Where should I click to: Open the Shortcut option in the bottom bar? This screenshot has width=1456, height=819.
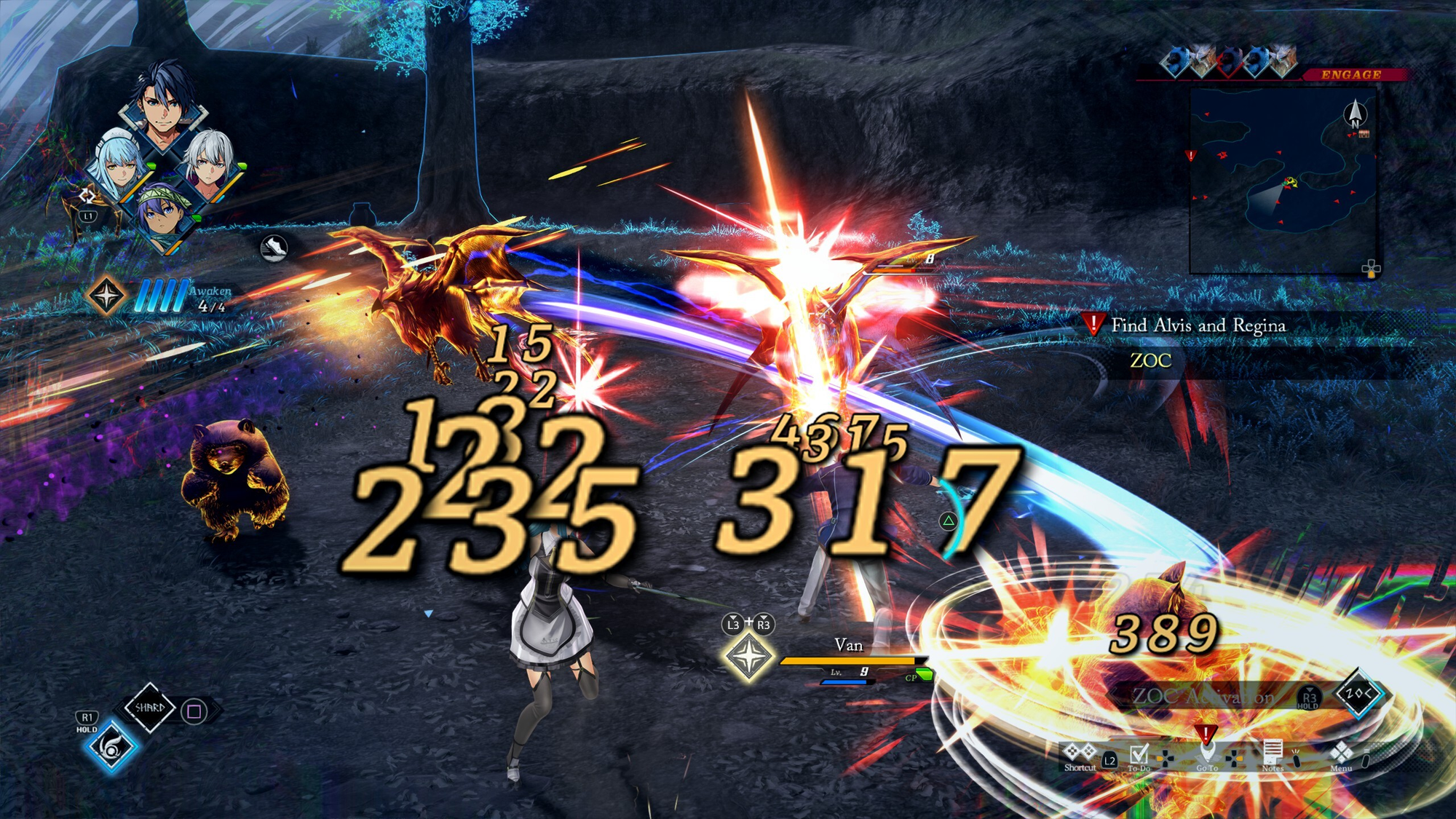pyautogui.click(x=1079, y=754)
